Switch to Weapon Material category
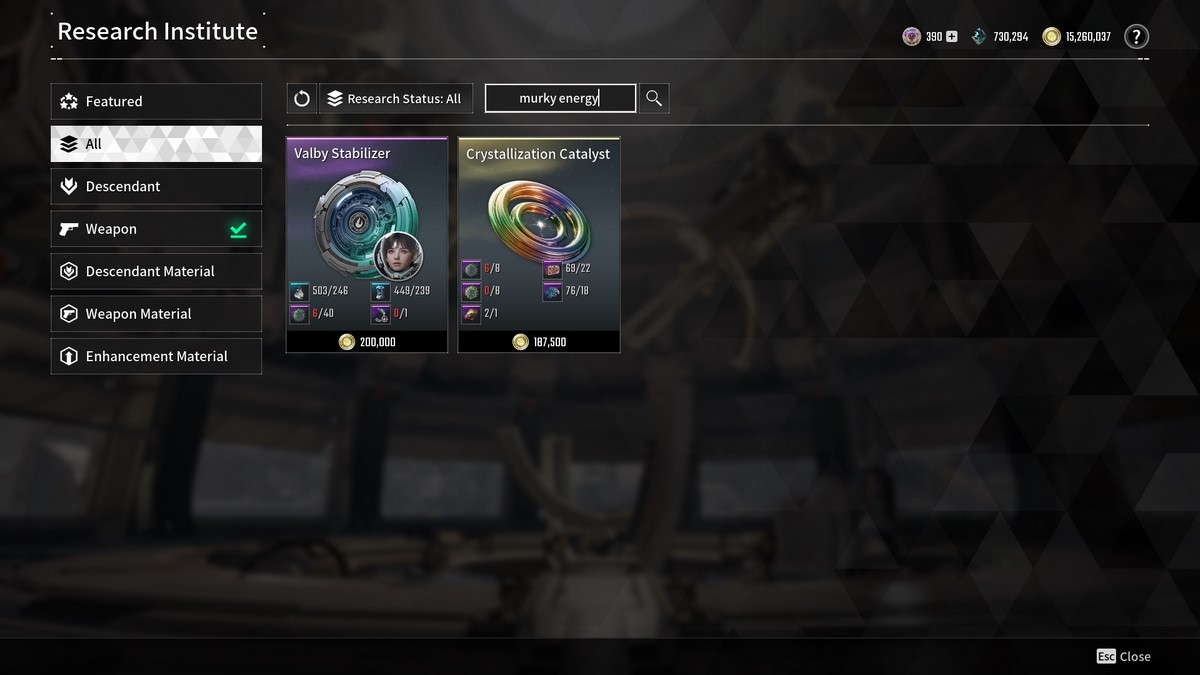The height and width of the screenshot is (675, 1200). pos(156,314)
